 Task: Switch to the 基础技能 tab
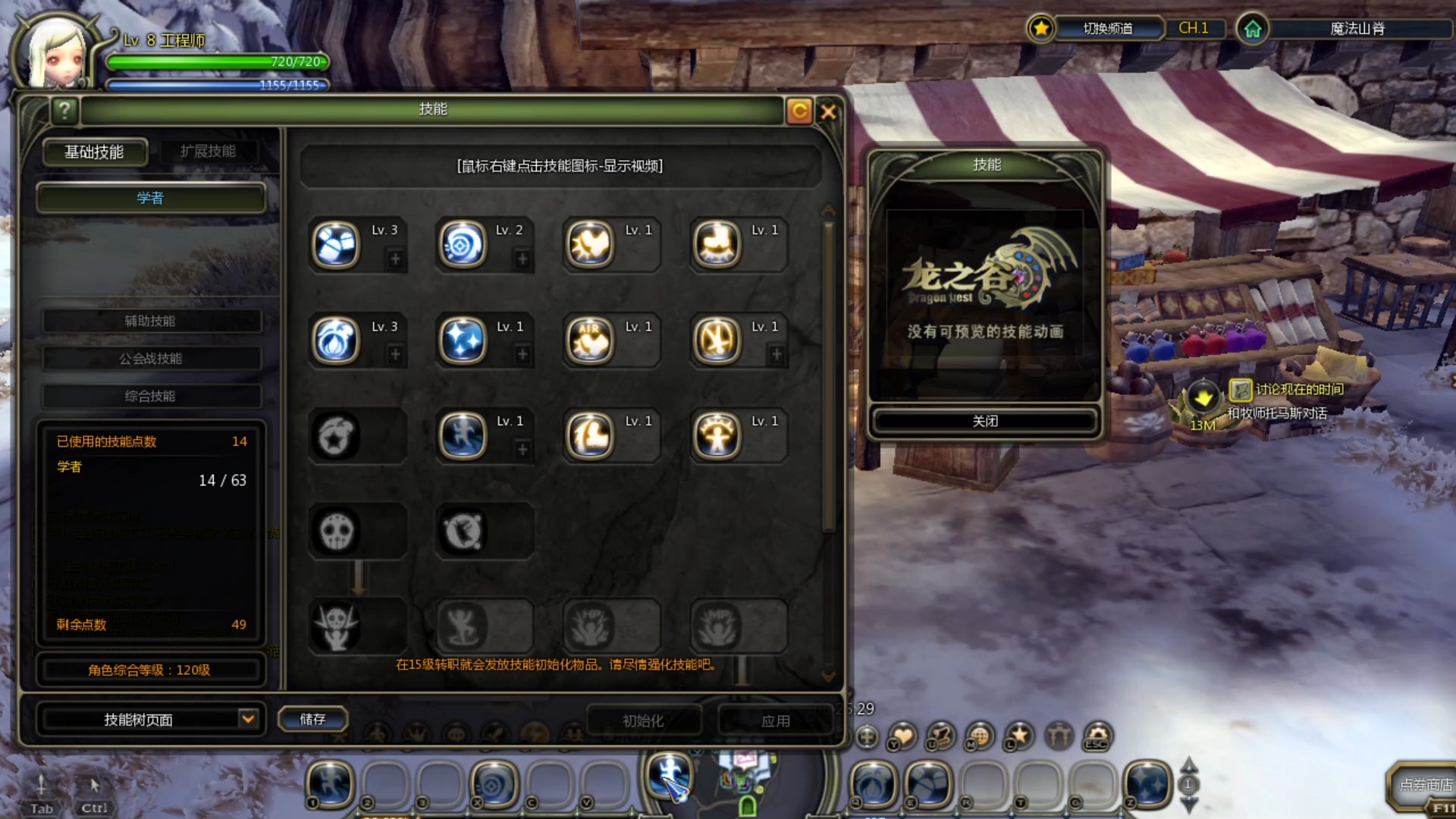coord(94,152)
